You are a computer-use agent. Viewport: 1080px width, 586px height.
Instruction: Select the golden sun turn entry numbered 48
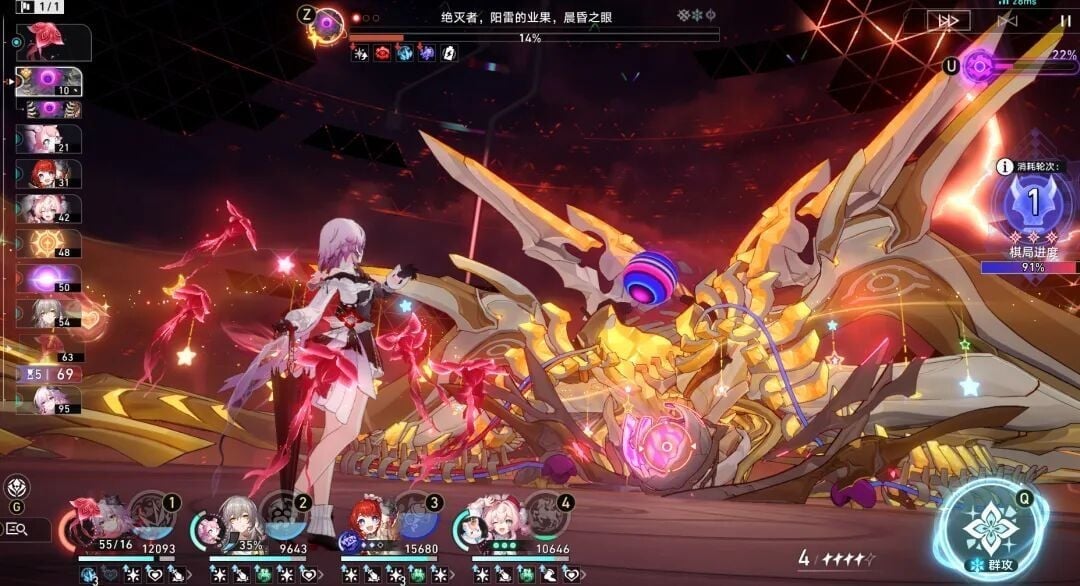tap(48, 244)
